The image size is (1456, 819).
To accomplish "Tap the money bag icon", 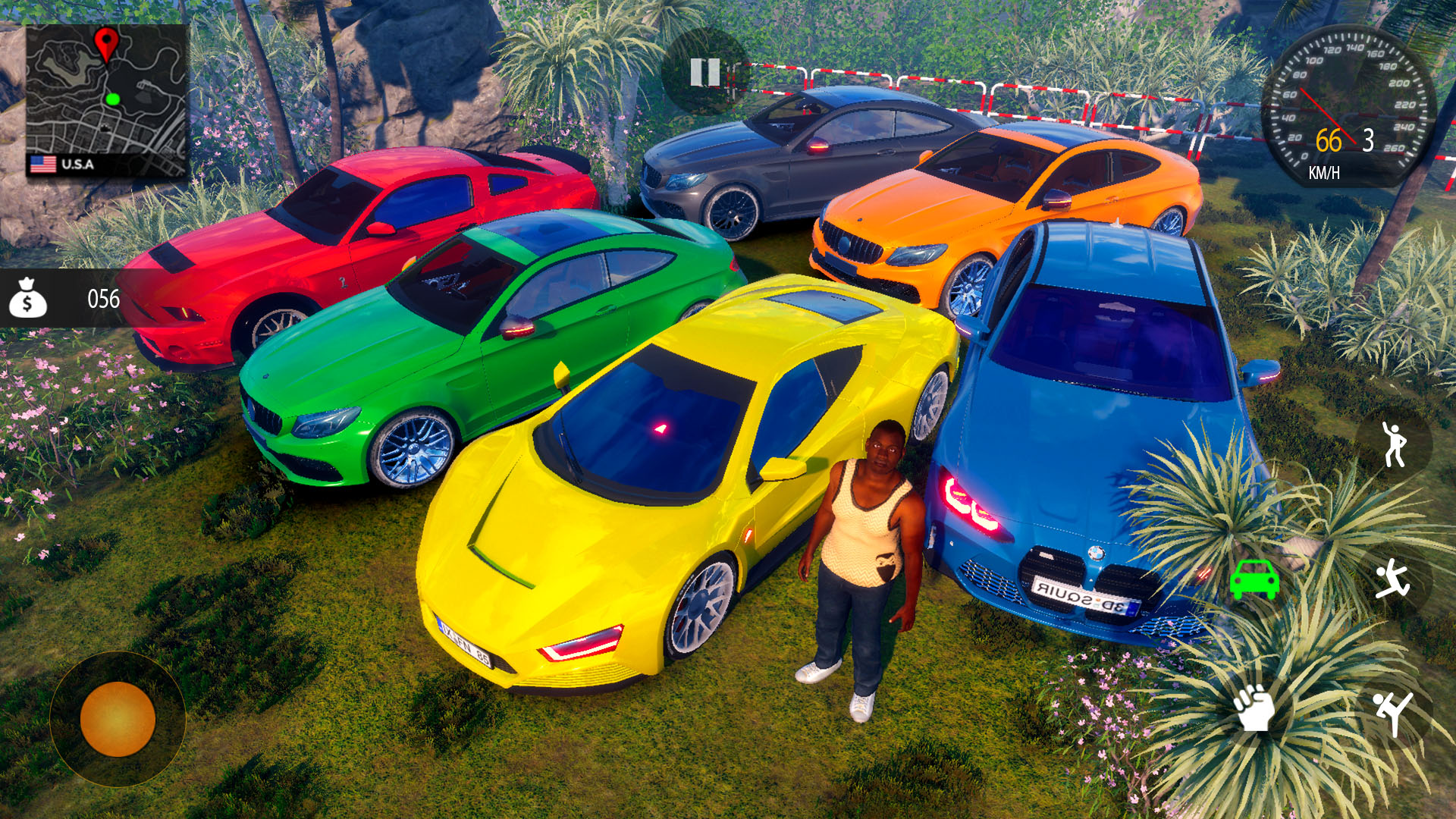I will click(x=28, y=298).
